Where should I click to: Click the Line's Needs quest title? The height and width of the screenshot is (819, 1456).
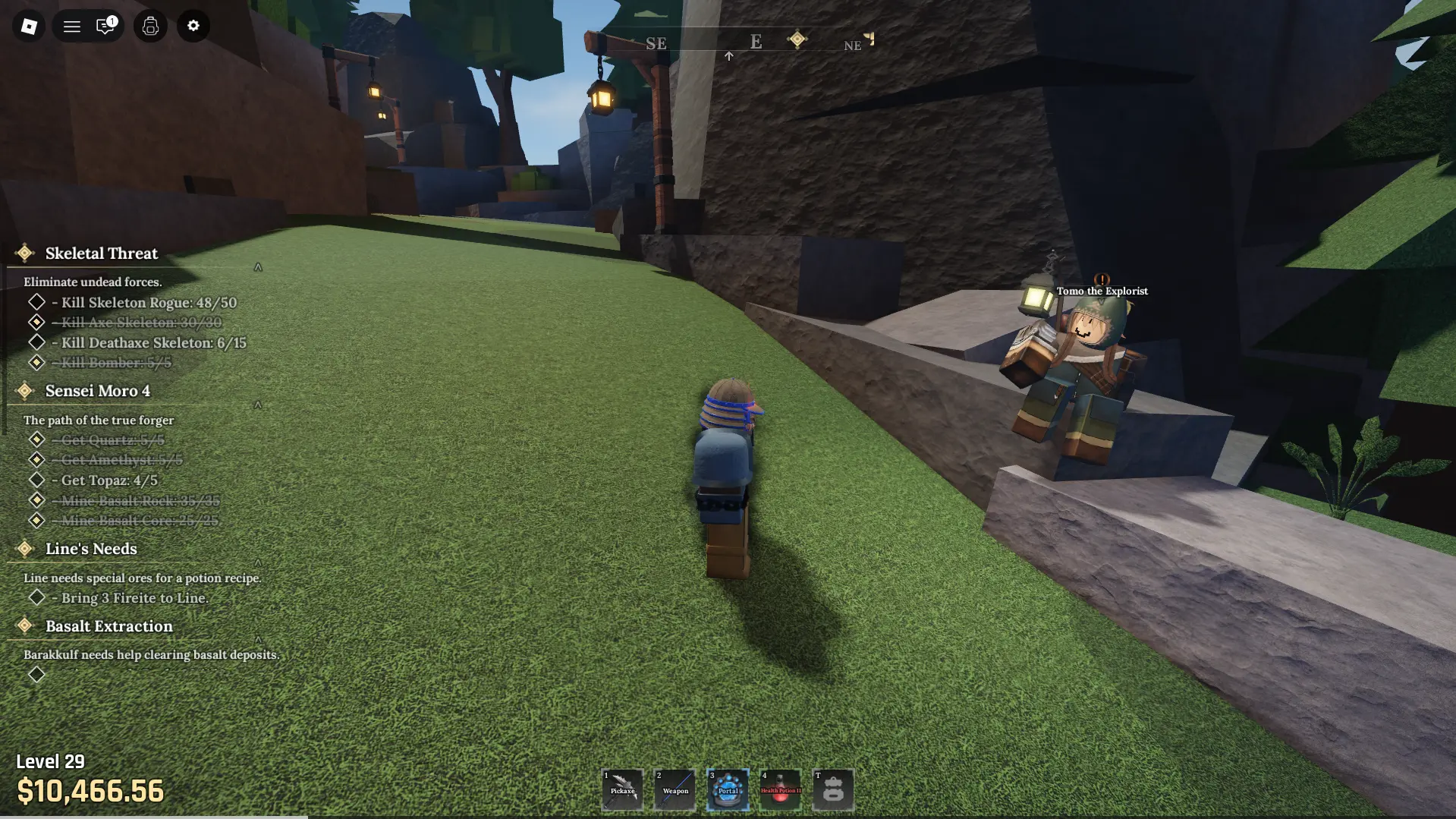point(90,549)
